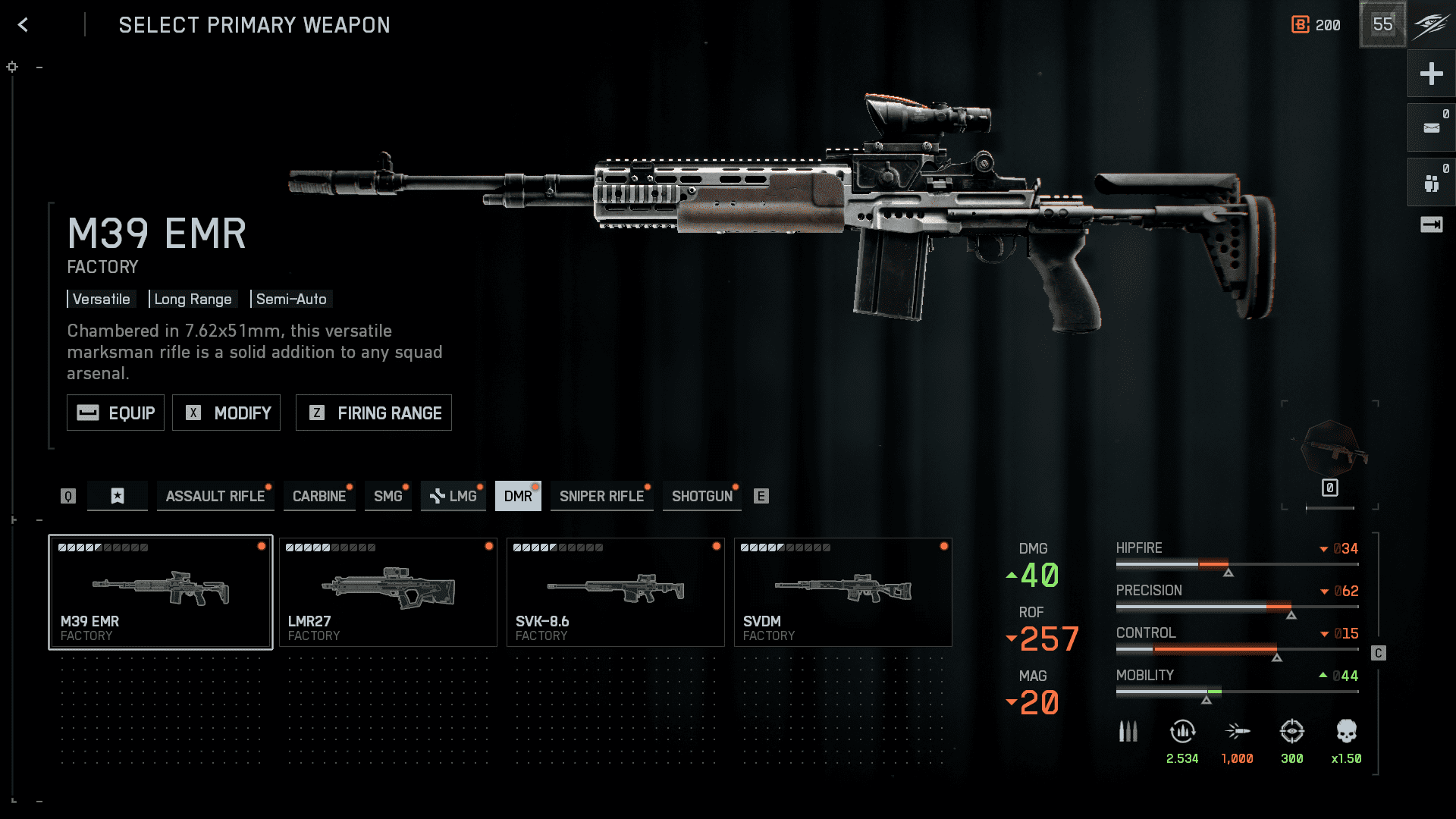Select the M39 EMR weapon card
Image resolution: width=1456 pixels, height=819 pixels.
[161, 592]
